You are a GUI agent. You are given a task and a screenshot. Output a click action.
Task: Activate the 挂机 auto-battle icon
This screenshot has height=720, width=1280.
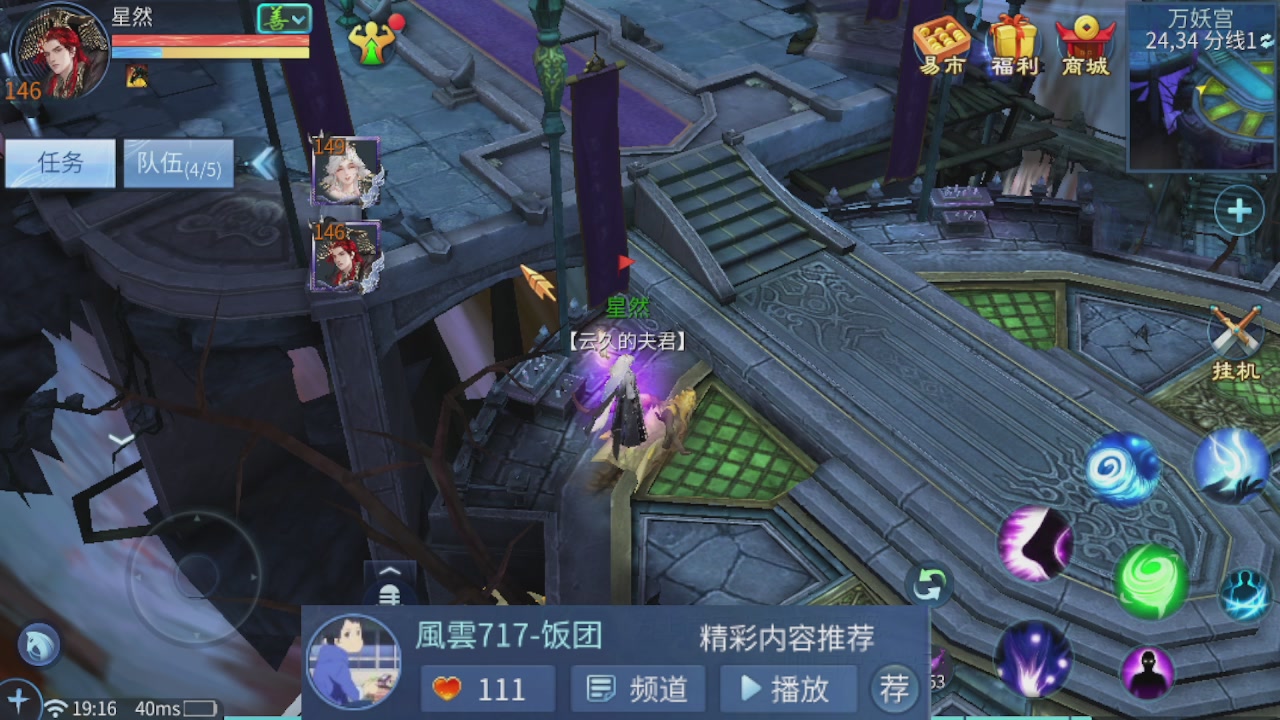pos(1237,330)
